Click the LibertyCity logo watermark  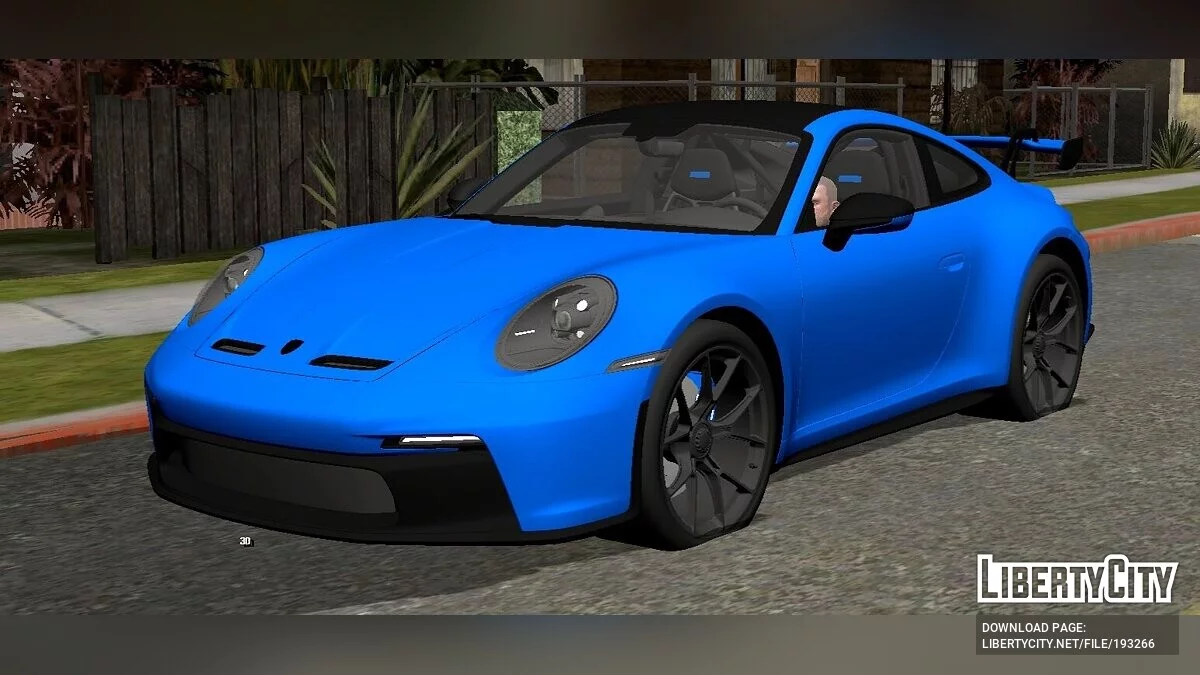pyautogui.click(x=1077, y=580)
